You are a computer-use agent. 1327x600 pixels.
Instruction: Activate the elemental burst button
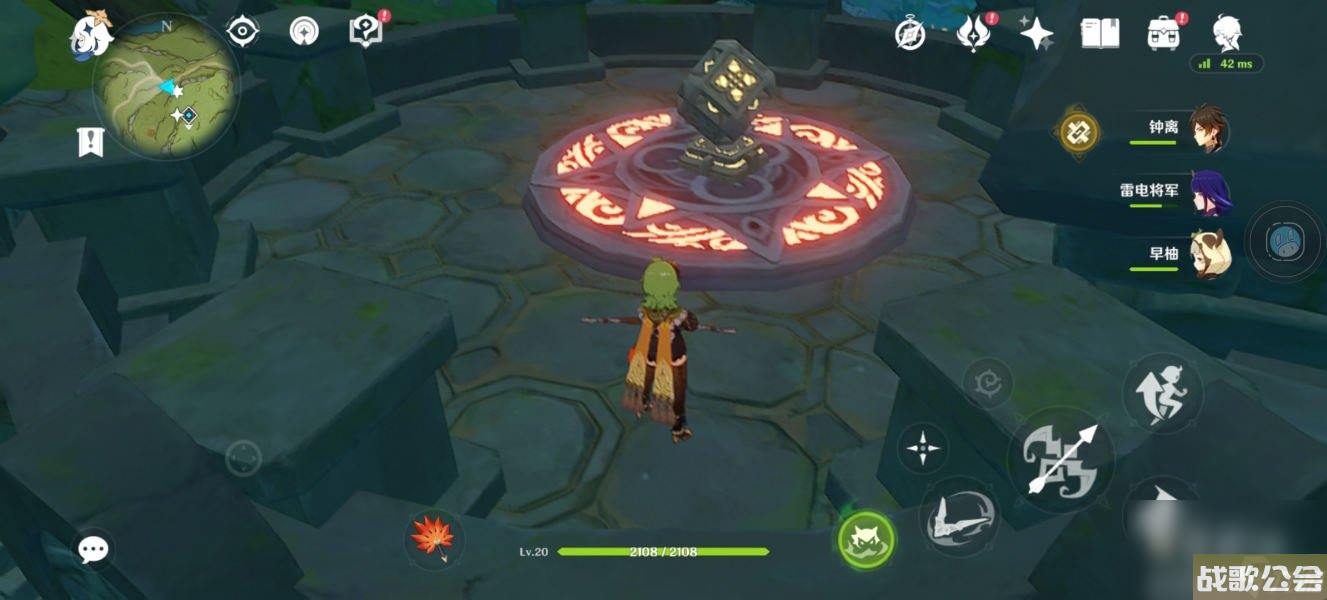pos(960,516)
